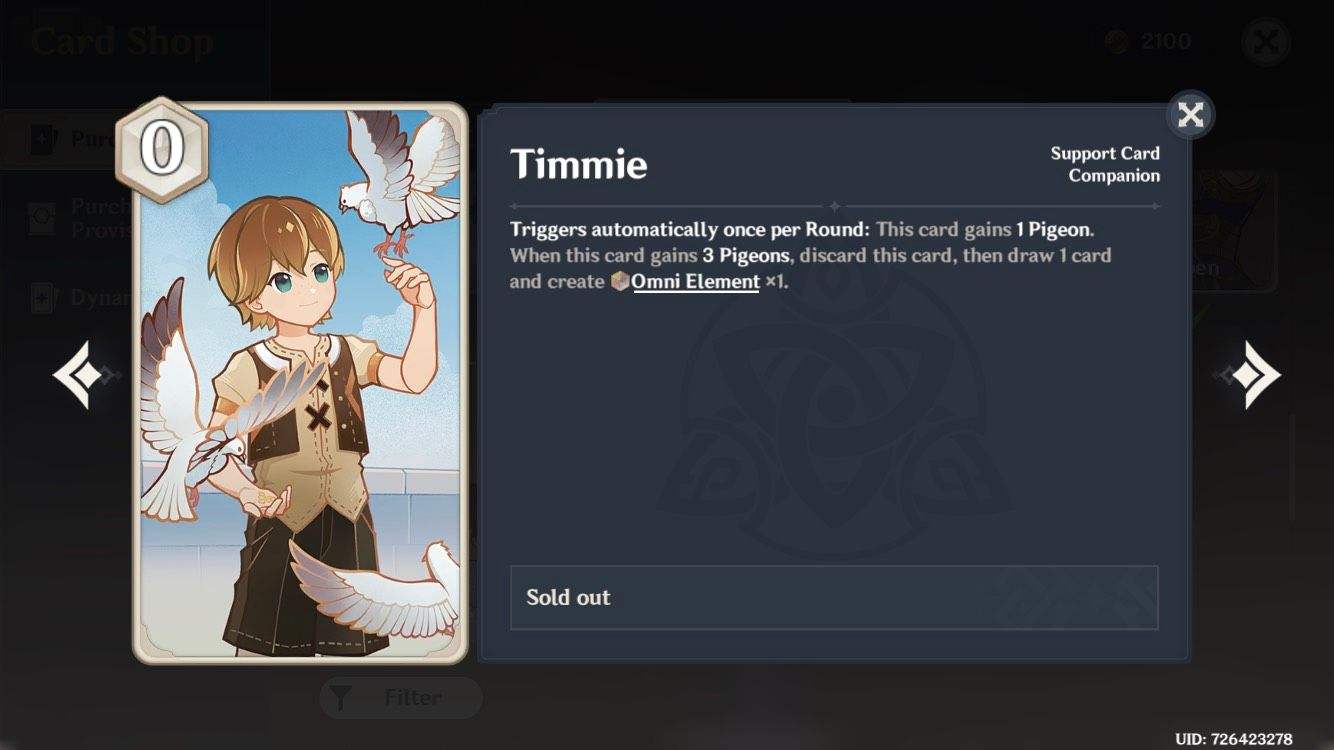1334x750 pixels.
Task: Exit the Card Shop screen
Action: click(1266, 41)
